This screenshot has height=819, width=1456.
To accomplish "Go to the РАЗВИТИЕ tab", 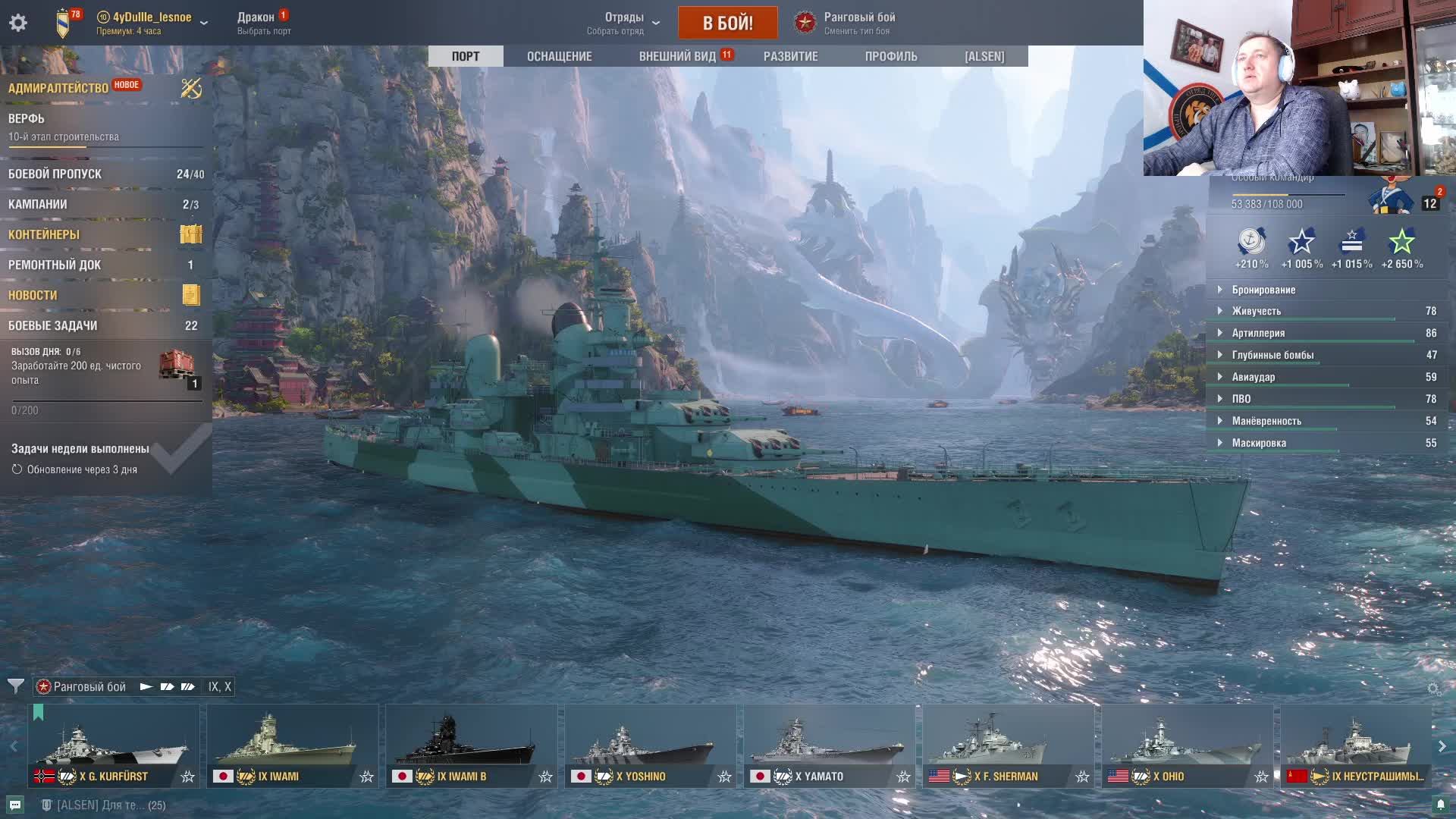I will [790, 56].
